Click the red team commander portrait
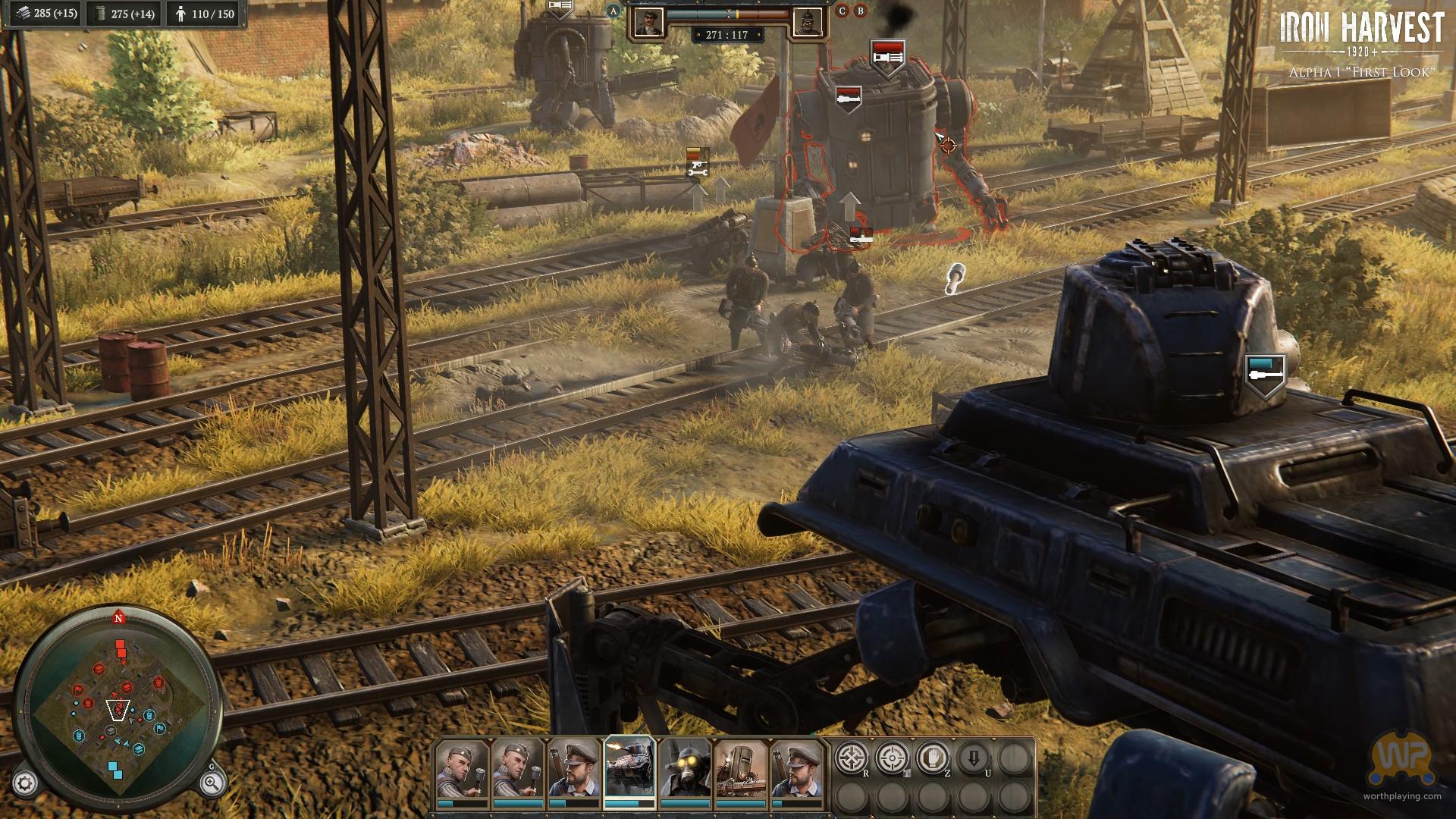 (807, 23)
